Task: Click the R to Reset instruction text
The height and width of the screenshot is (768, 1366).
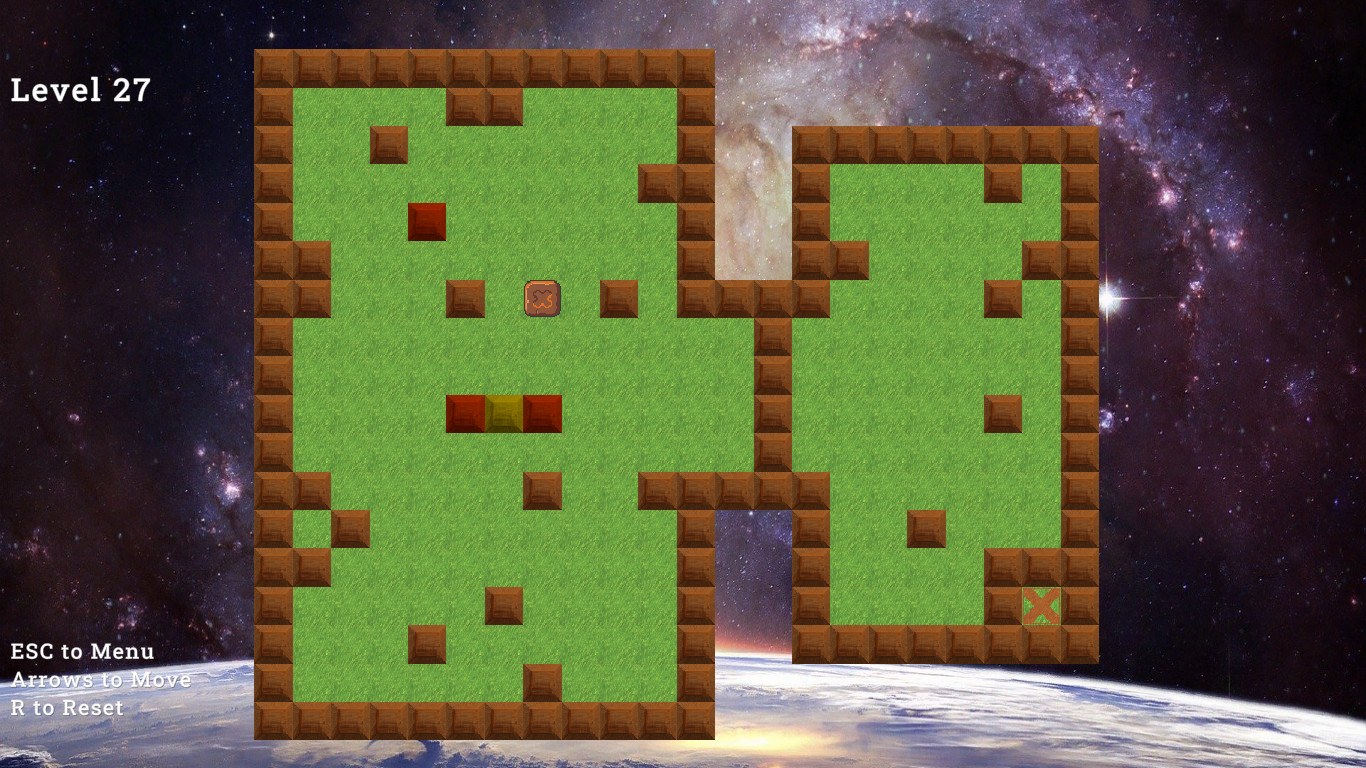Action: coord(65,707)
